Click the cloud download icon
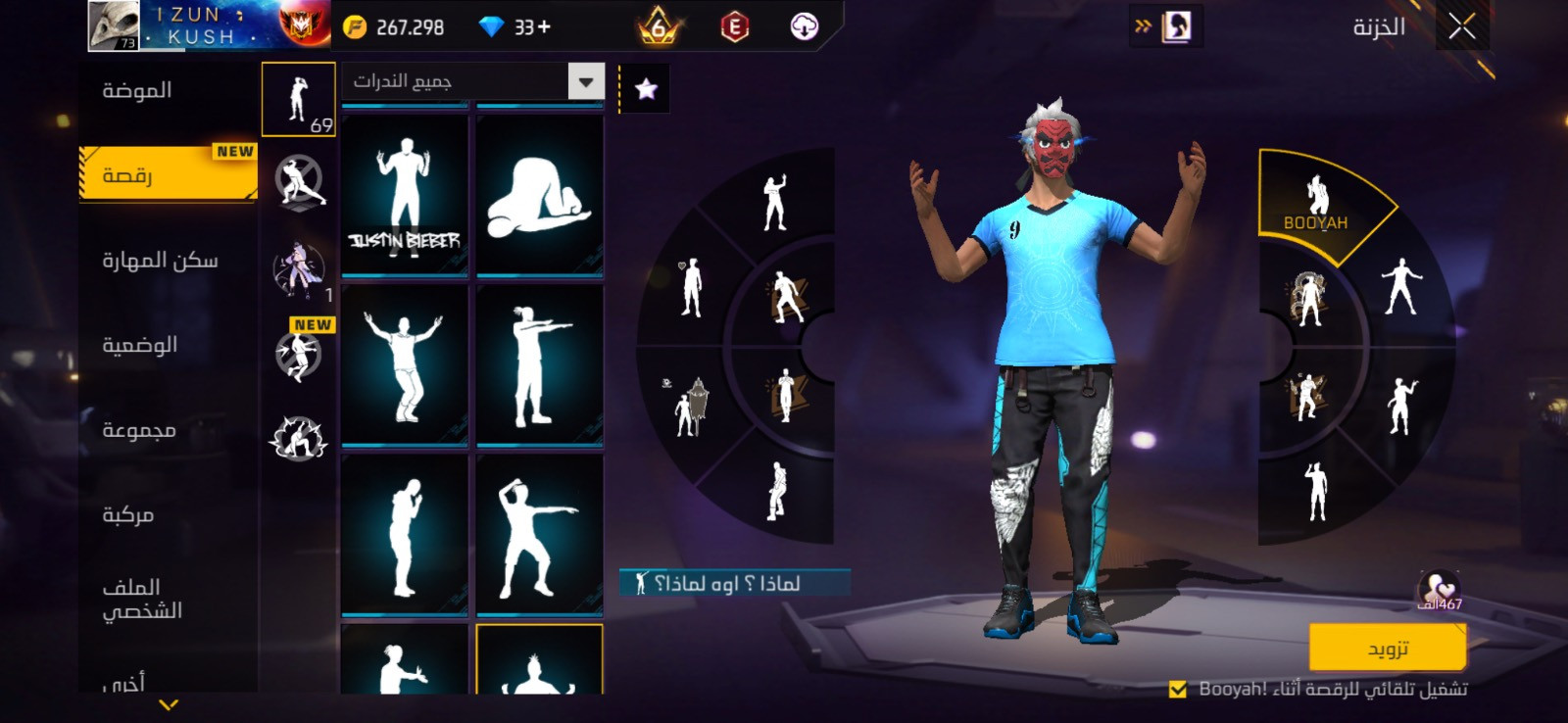This screenshot has height=723, width=1568. click(x=804, y=27)
